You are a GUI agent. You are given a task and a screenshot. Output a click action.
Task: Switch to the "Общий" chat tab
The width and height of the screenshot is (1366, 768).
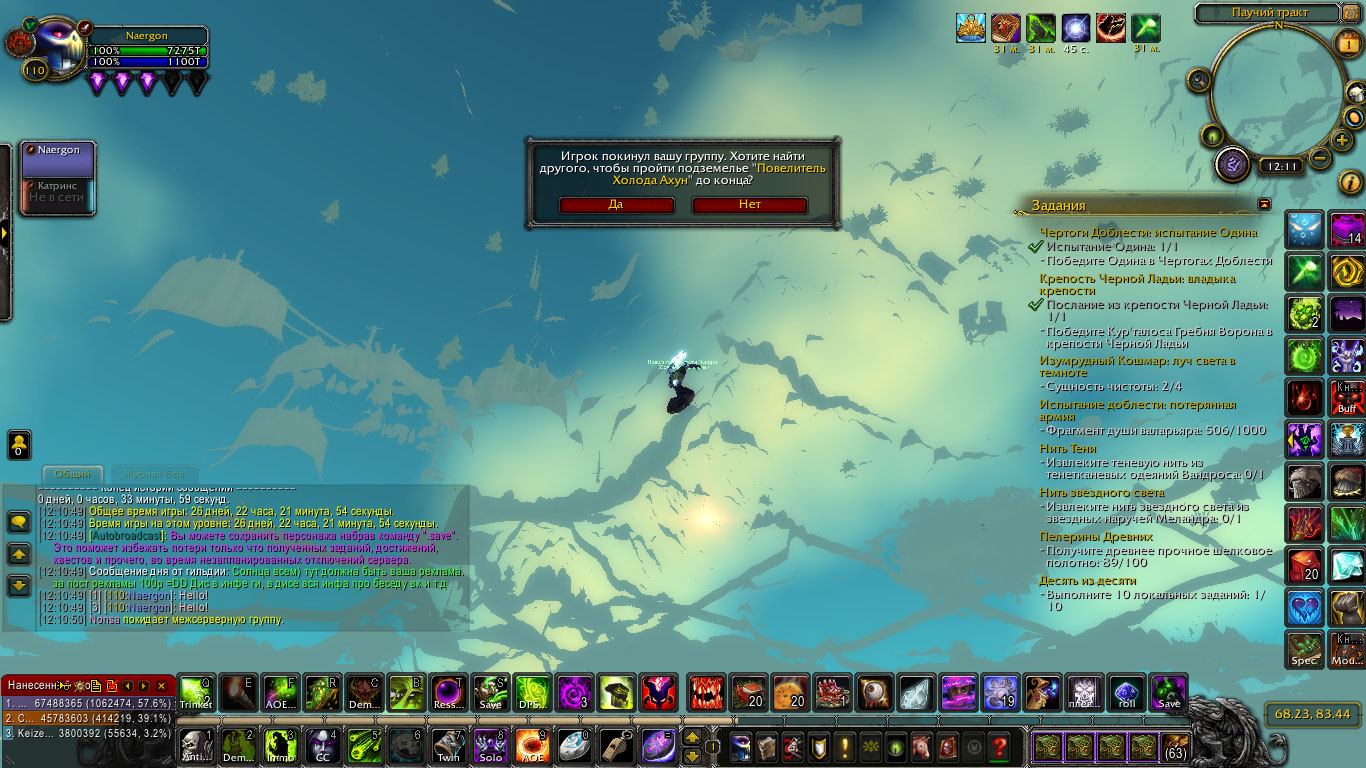(72, 474)
